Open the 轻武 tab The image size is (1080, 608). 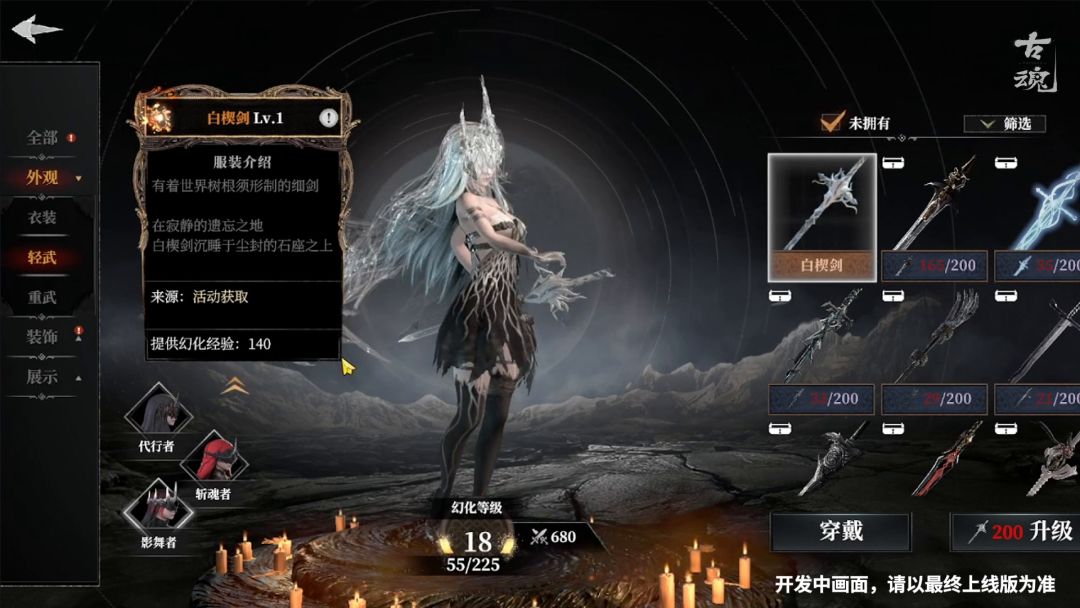(x=42, y=257)
